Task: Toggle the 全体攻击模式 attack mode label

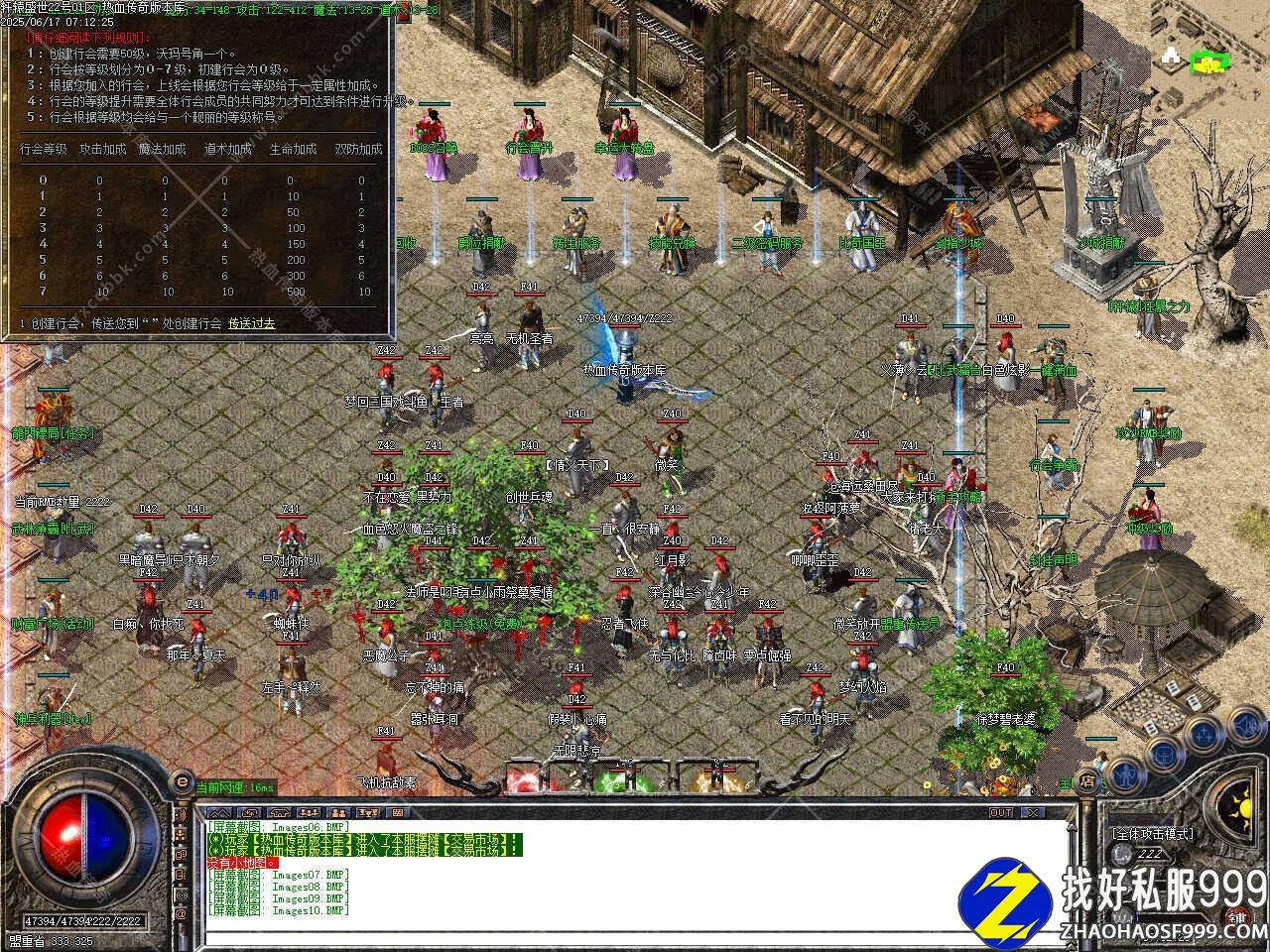Action: tap(1151, 834)
